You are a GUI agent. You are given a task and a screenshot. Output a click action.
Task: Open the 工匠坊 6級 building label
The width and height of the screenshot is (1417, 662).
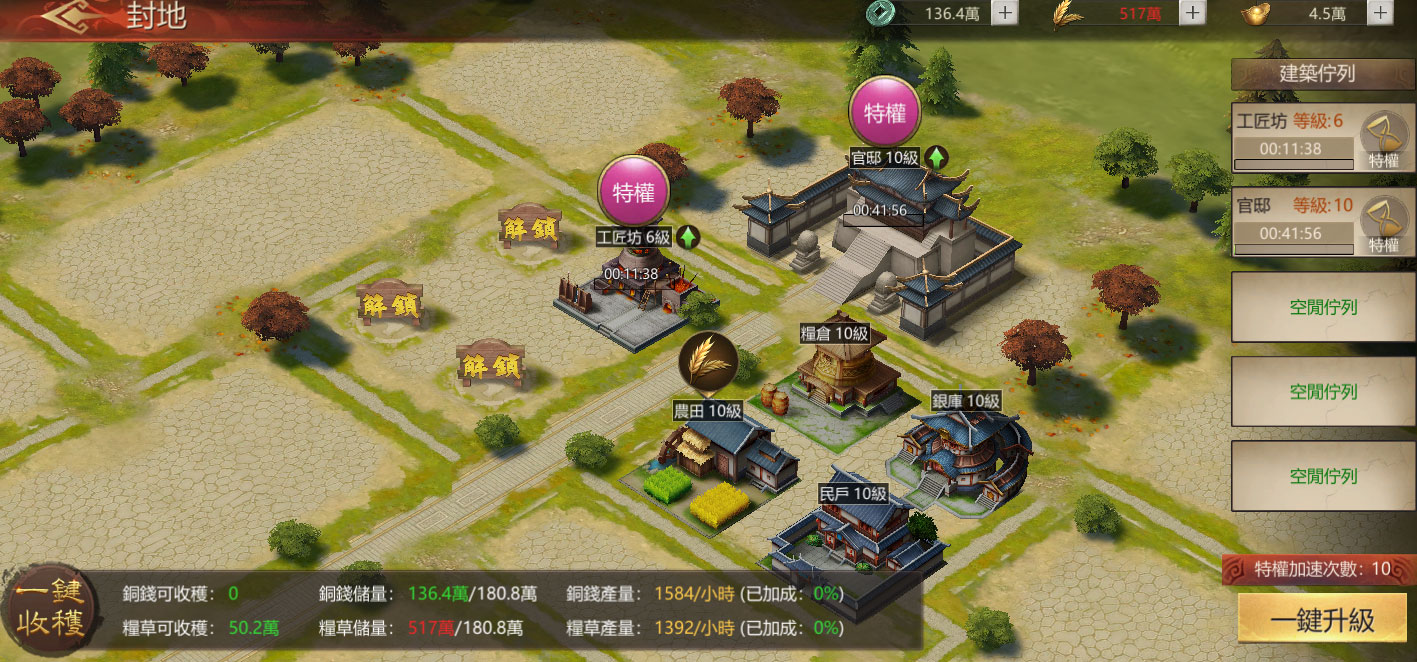(634, 238)
